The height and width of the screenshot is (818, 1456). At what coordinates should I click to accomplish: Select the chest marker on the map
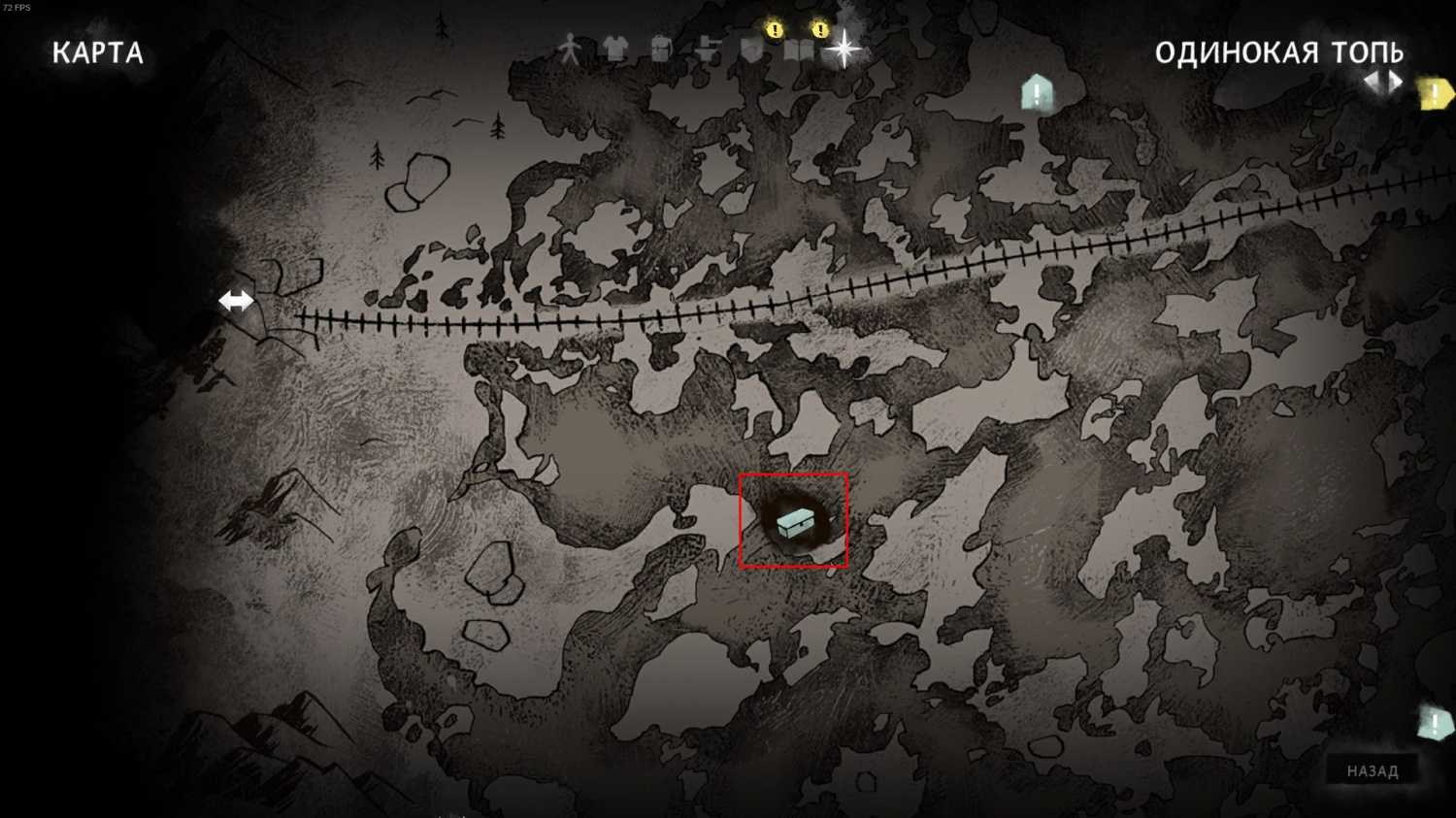[795, 524]
